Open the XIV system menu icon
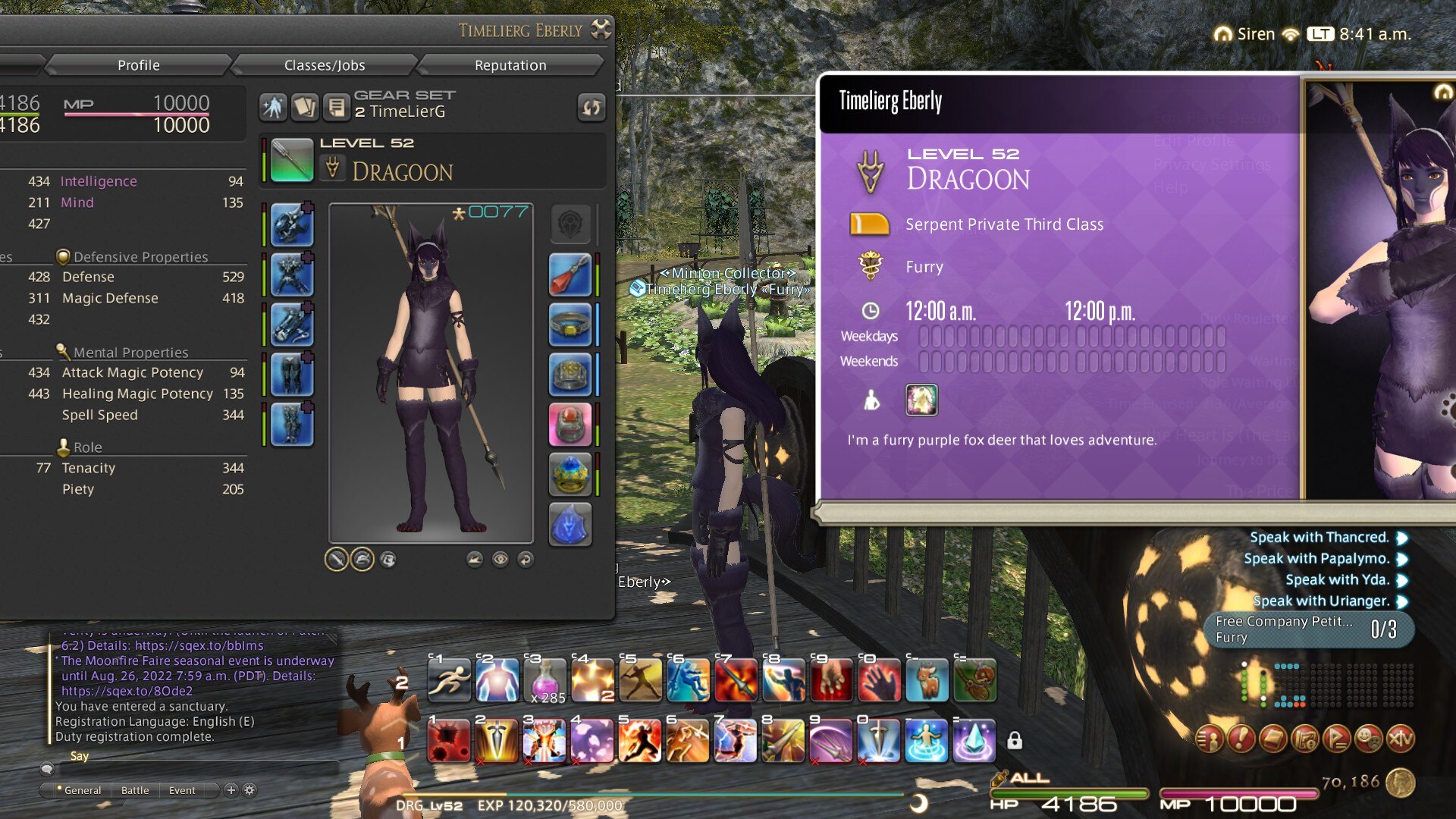The image size is (1456, 819). pyautogui.click(x=1400, y=739)
